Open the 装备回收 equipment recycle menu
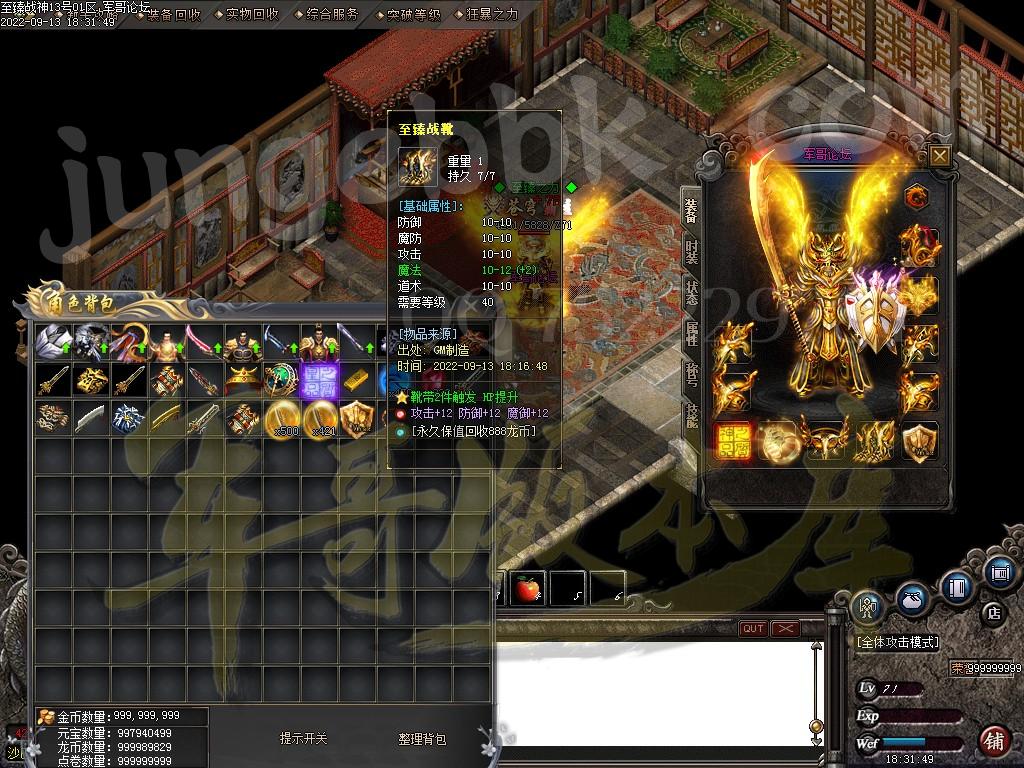Viewport: 1024px width, 768px height. point(173,15)
